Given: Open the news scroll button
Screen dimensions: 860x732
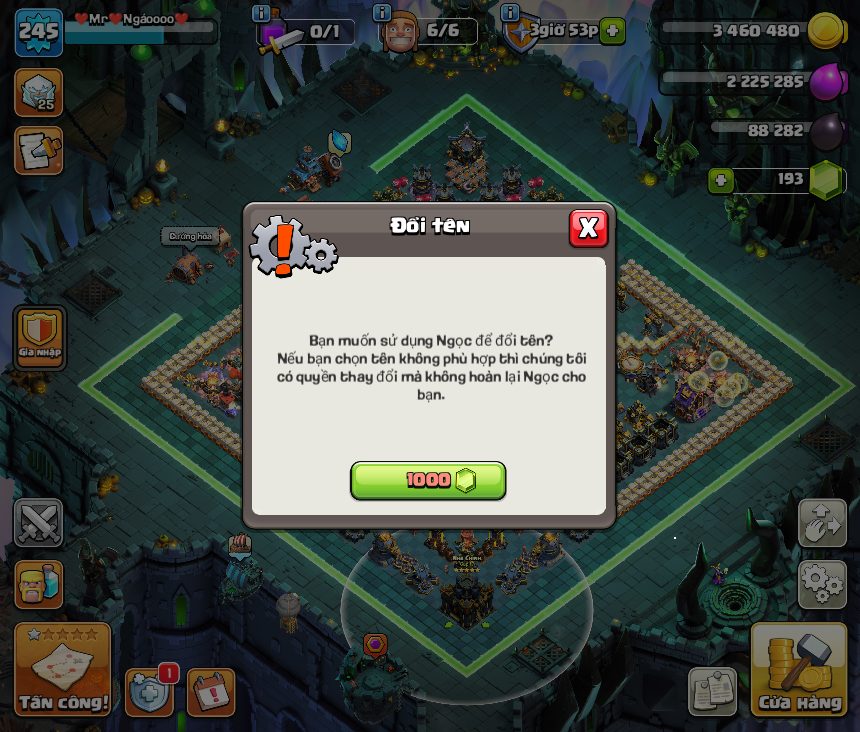Looking at the screenshot, I should [x=39, y=150].
